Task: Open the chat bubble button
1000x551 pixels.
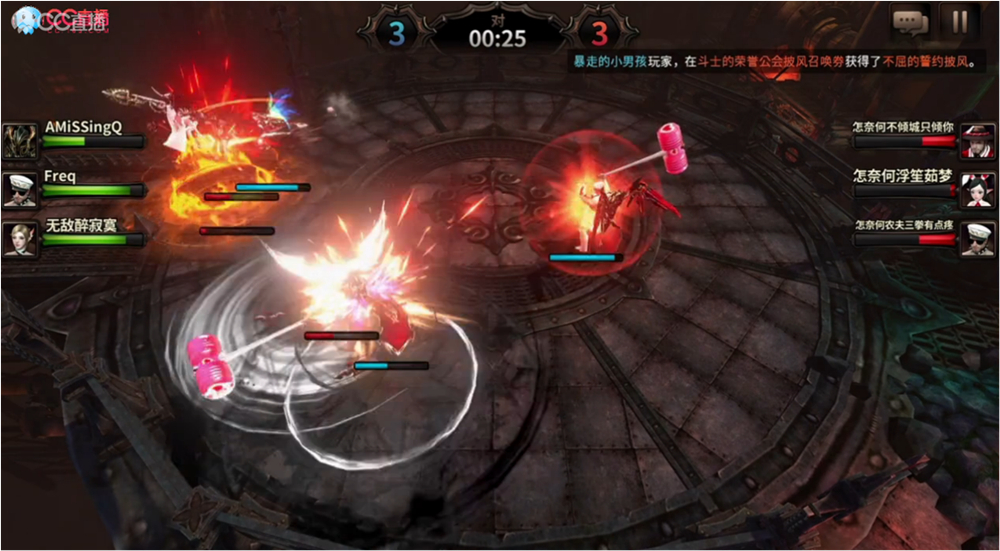Action: pos(911,21)
